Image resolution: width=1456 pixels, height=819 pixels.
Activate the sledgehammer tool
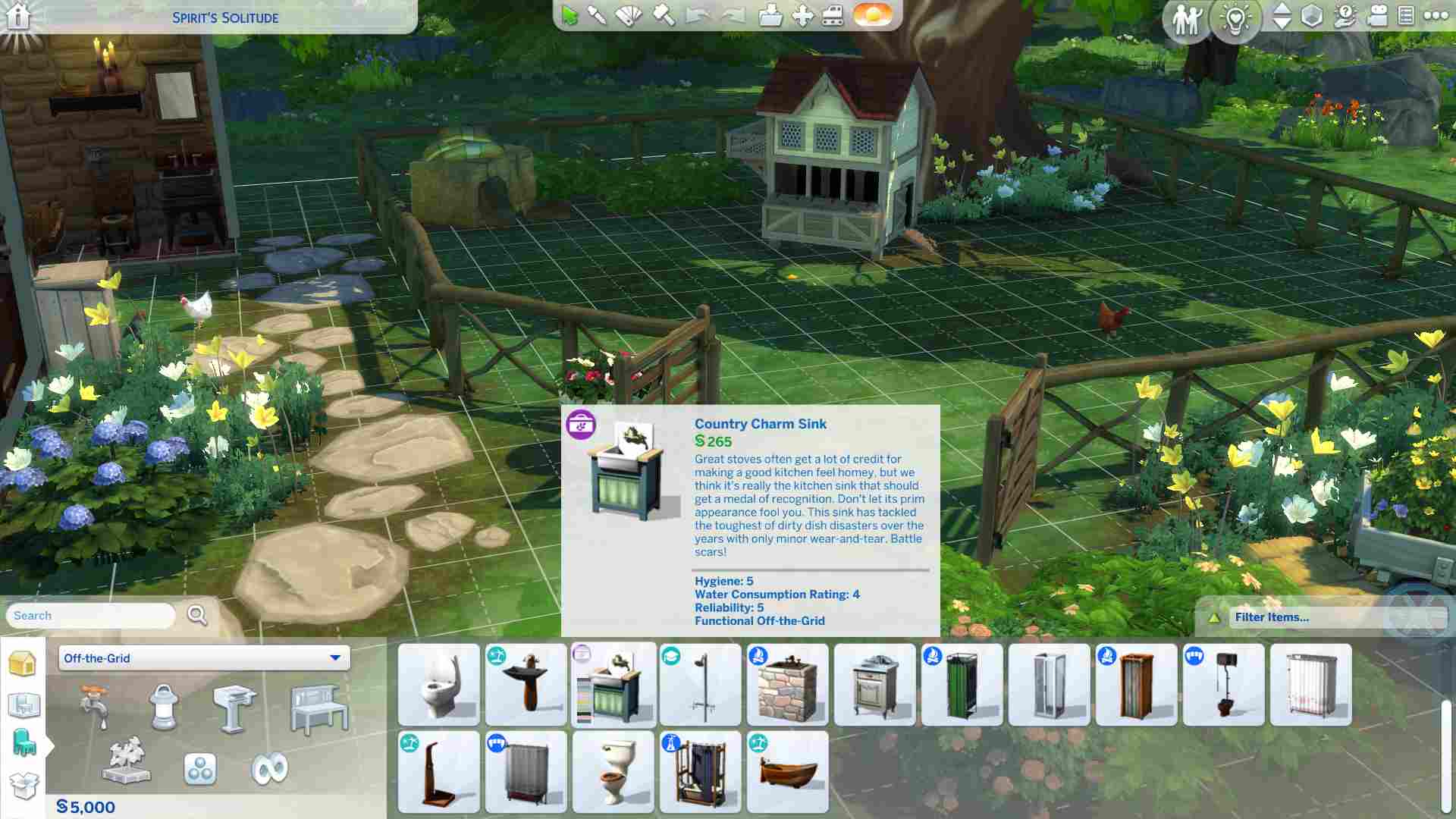click(664, 15)
